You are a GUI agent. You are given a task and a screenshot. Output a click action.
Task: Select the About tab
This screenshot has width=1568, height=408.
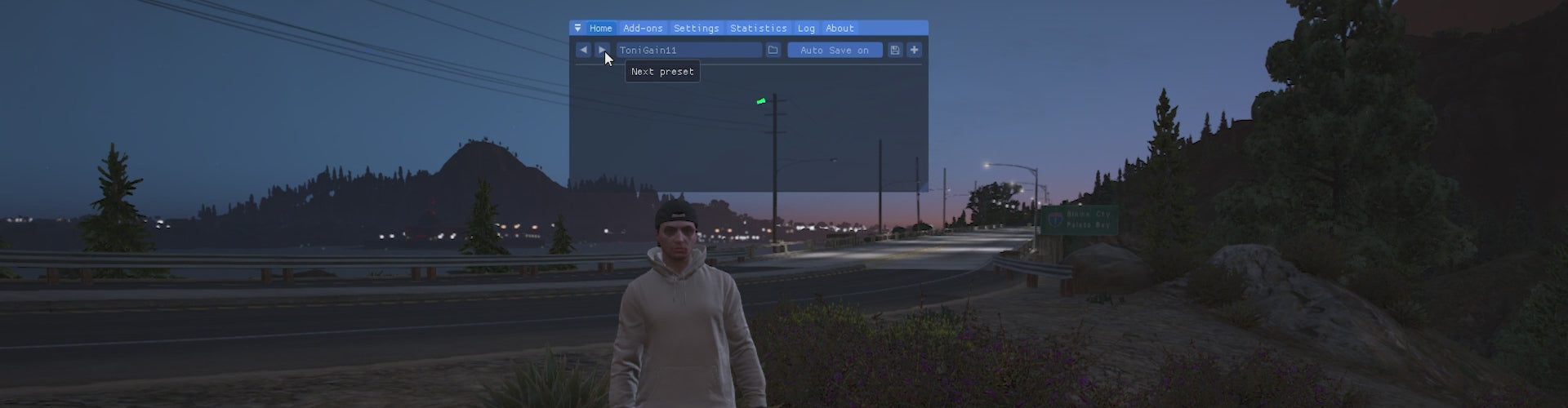tap(840, 29)
